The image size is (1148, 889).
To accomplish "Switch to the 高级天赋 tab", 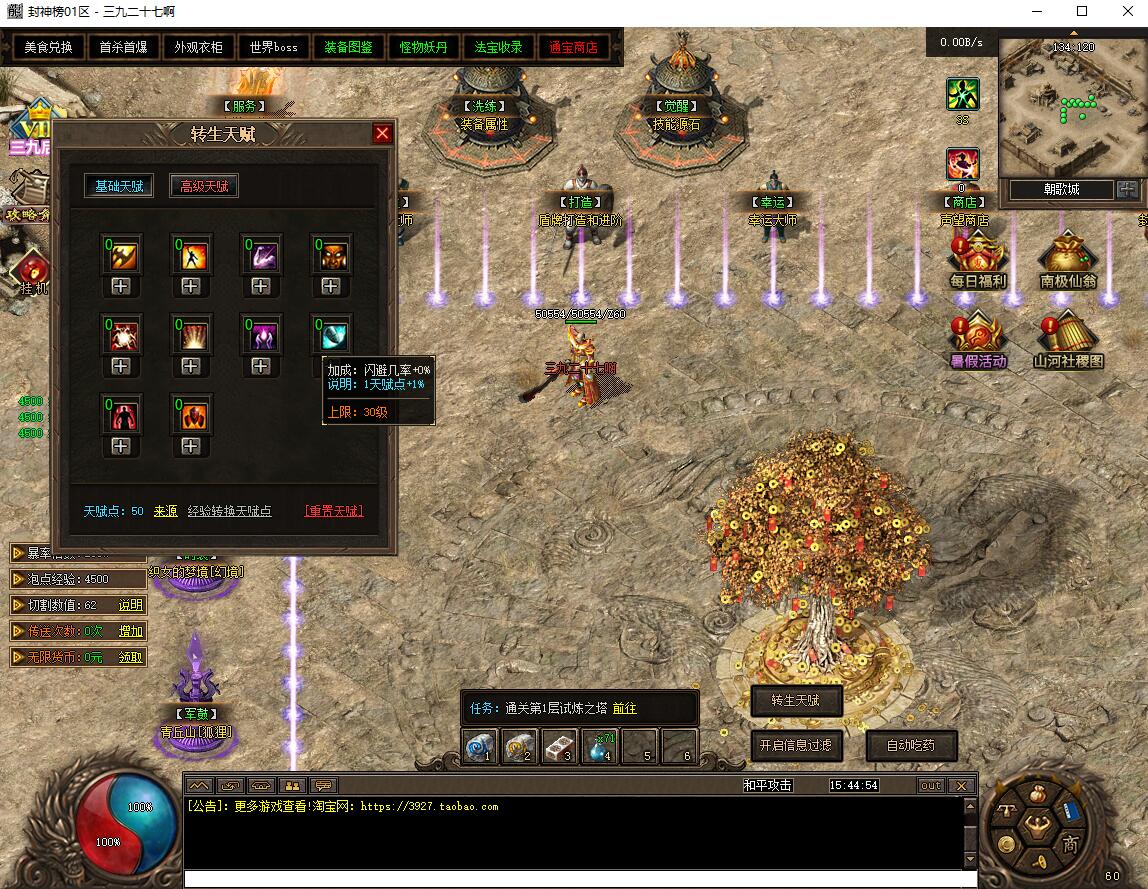I will [204, 186].
